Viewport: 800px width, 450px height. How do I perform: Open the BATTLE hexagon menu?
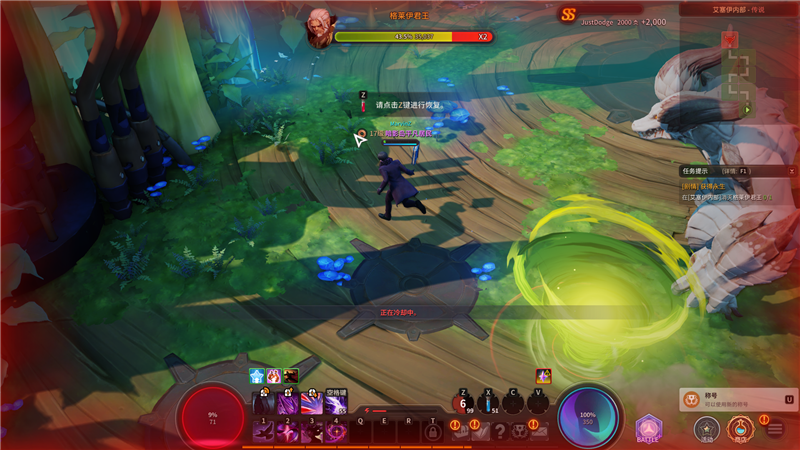648,429
